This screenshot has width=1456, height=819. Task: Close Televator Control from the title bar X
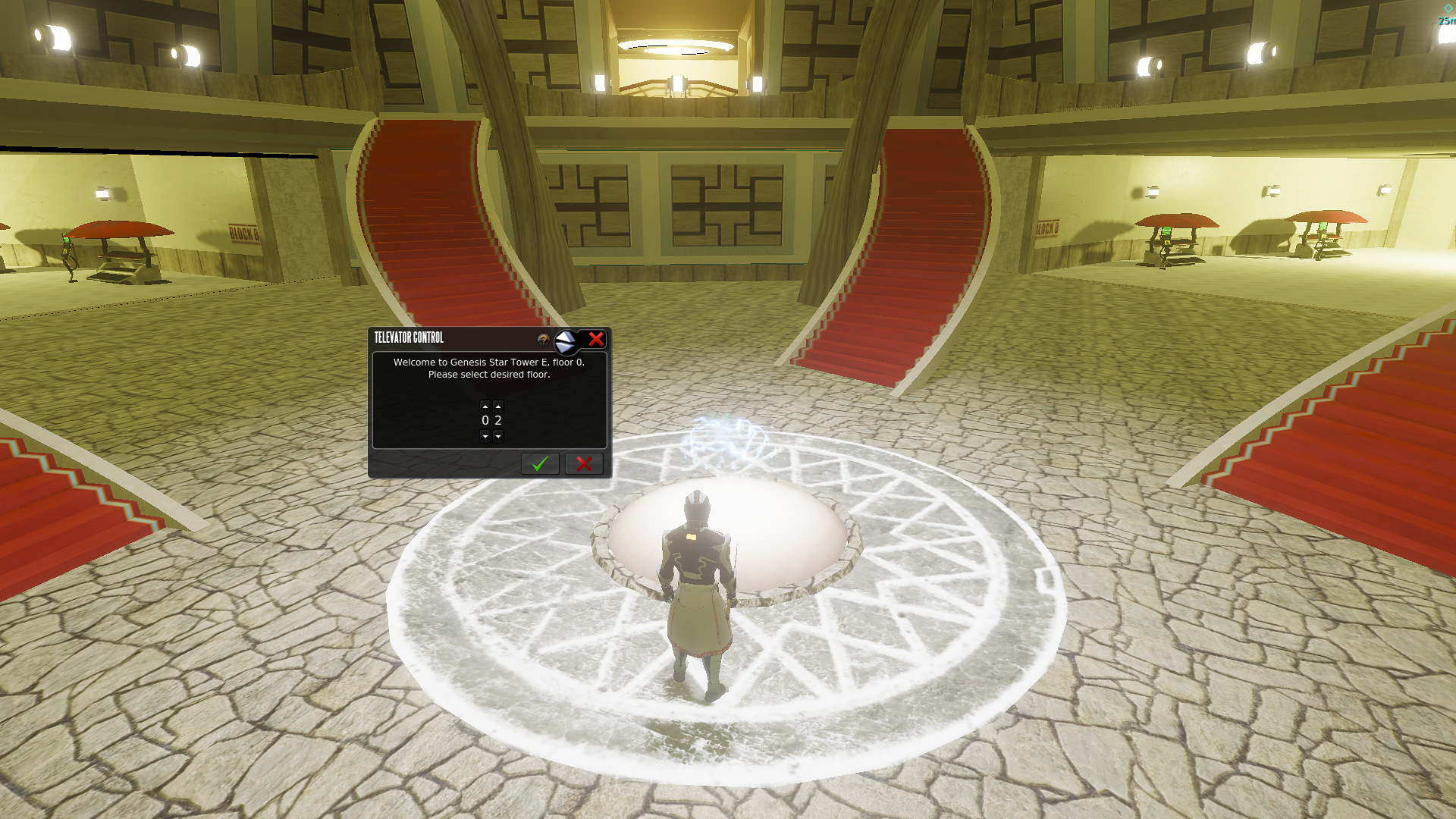click(x=596, y=339)
